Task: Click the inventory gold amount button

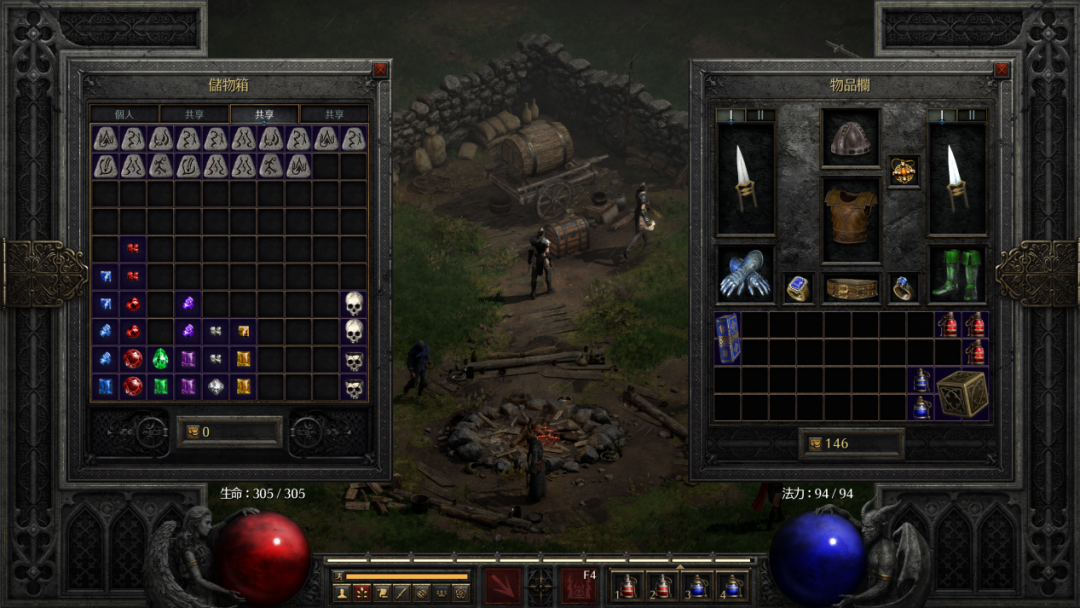Action: click(x=851, y=443)
